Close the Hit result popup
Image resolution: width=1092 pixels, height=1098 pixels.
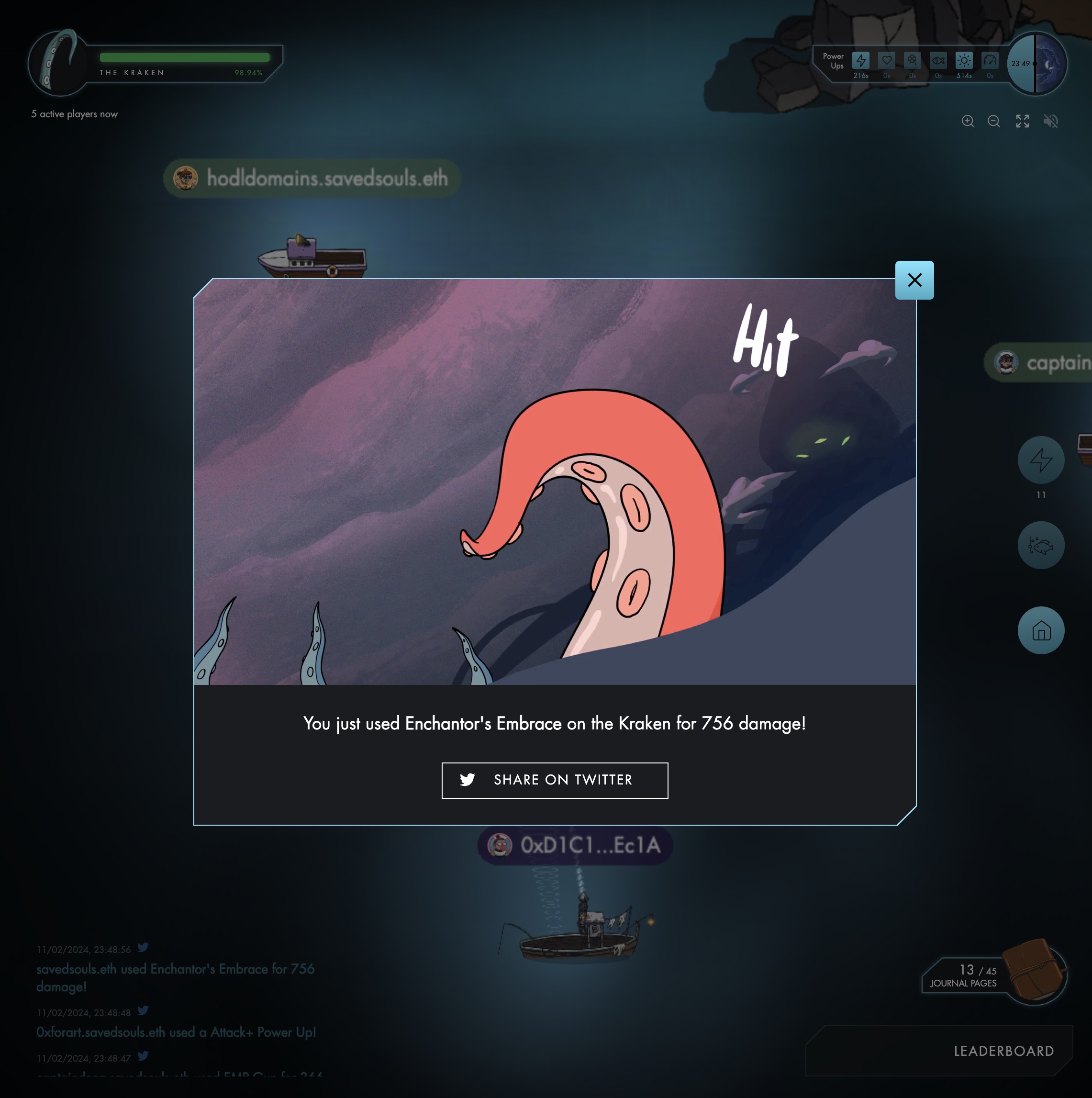(914, 280)
